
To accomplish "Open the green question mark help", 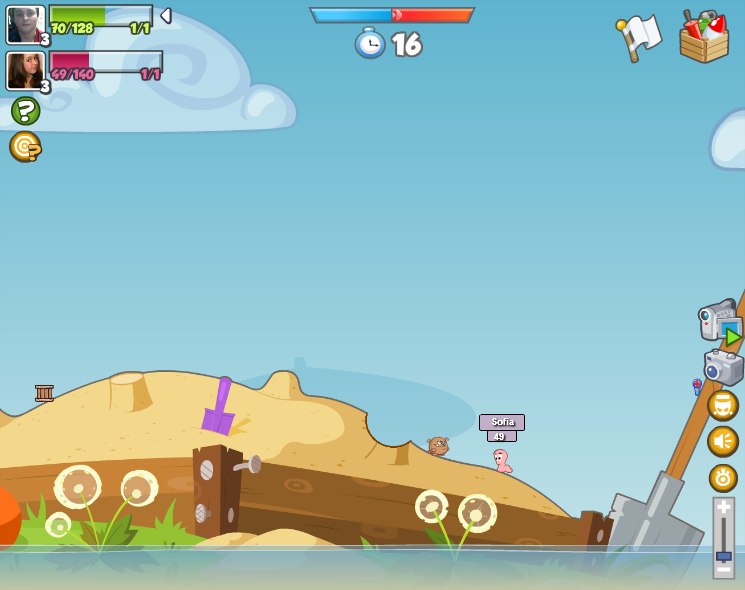I will (25, 111).
